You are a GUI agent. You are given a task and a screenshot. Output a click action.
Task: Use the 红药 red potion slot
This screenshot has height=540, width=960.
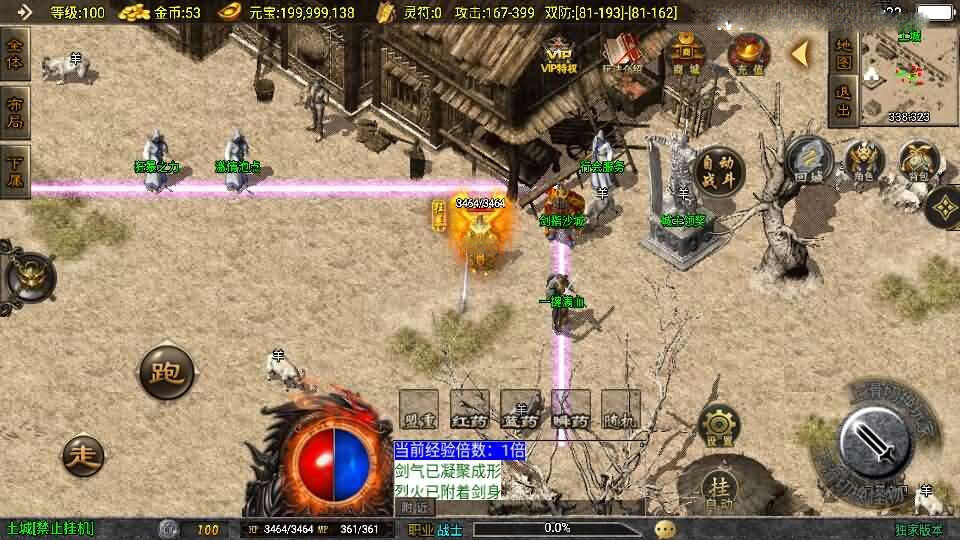(470, 409)
